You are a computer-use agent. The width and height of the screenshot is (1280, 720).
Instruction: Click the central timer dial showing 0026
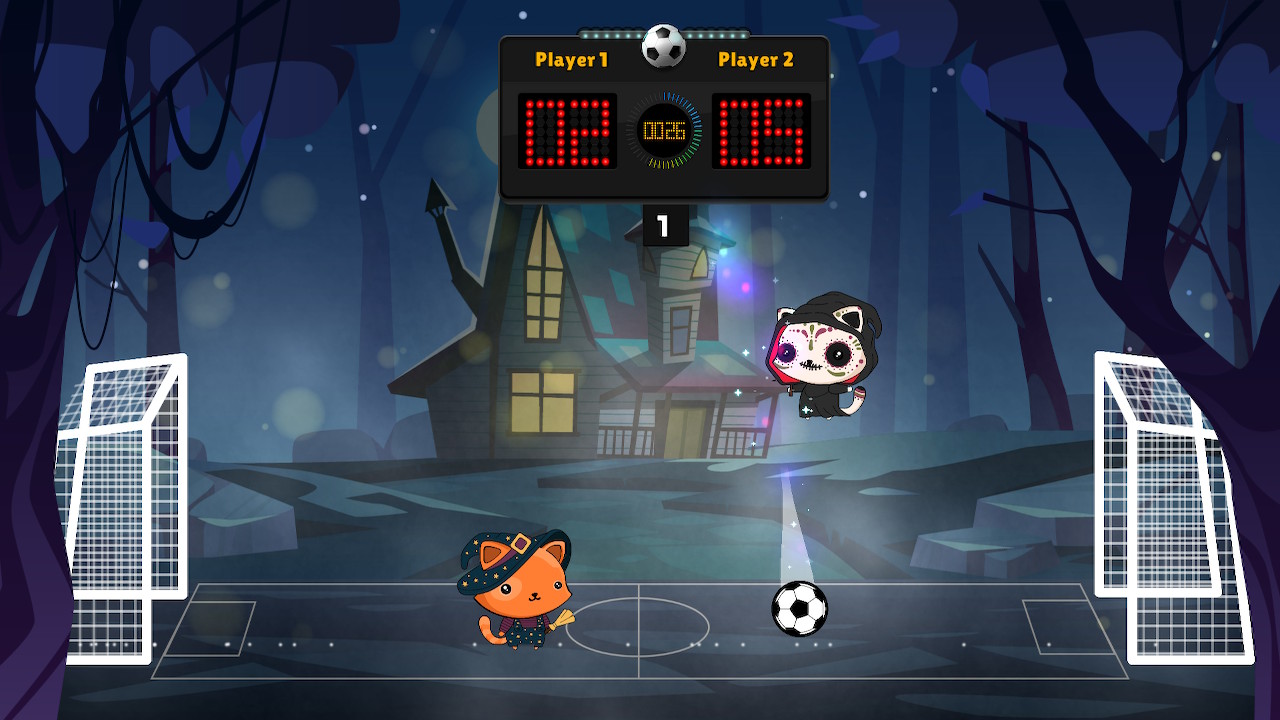[x=664, y=128]
